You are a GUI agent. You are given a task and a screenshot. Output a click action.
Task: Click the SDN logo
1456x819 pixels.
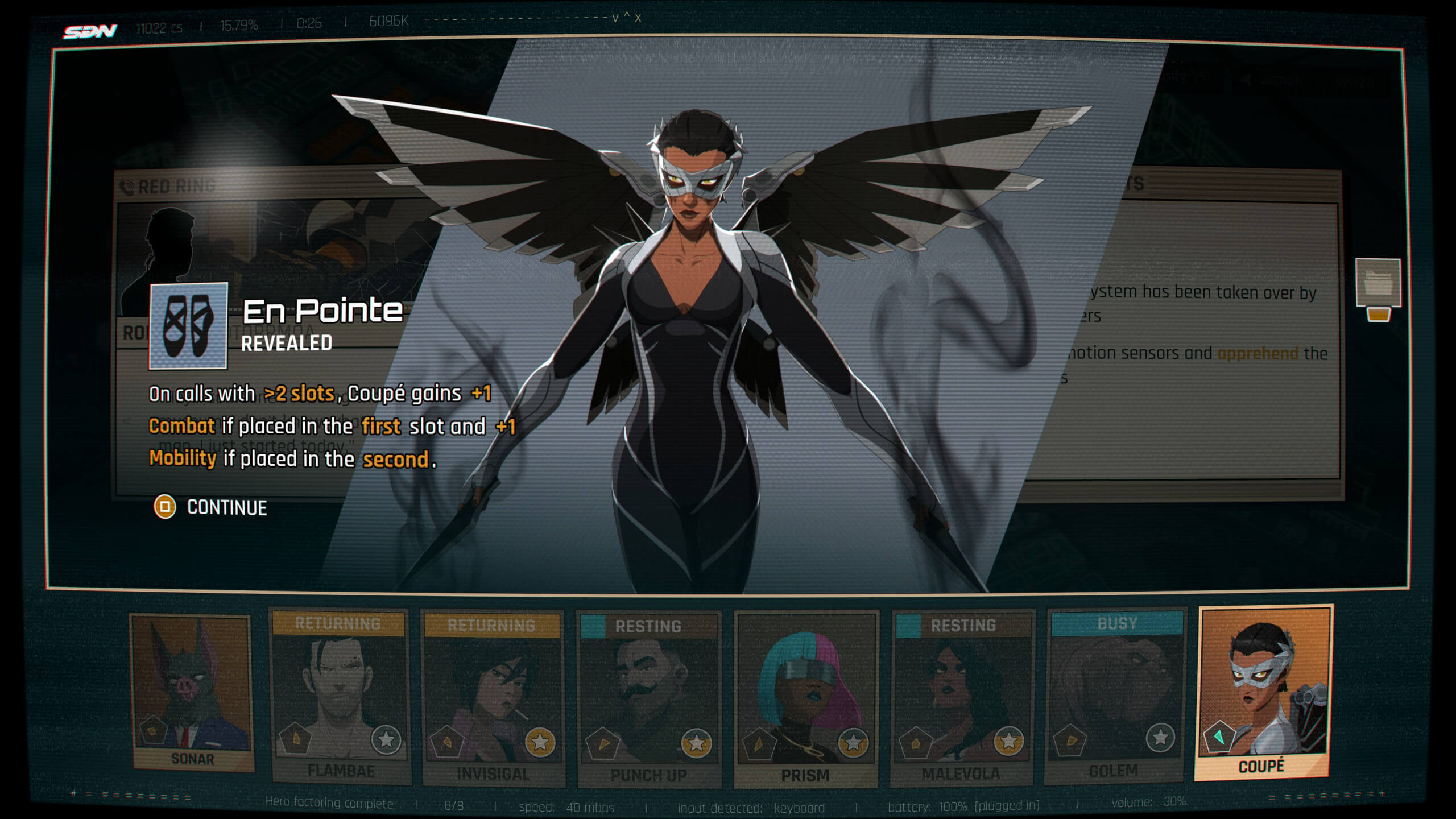[x=90, y=31]
